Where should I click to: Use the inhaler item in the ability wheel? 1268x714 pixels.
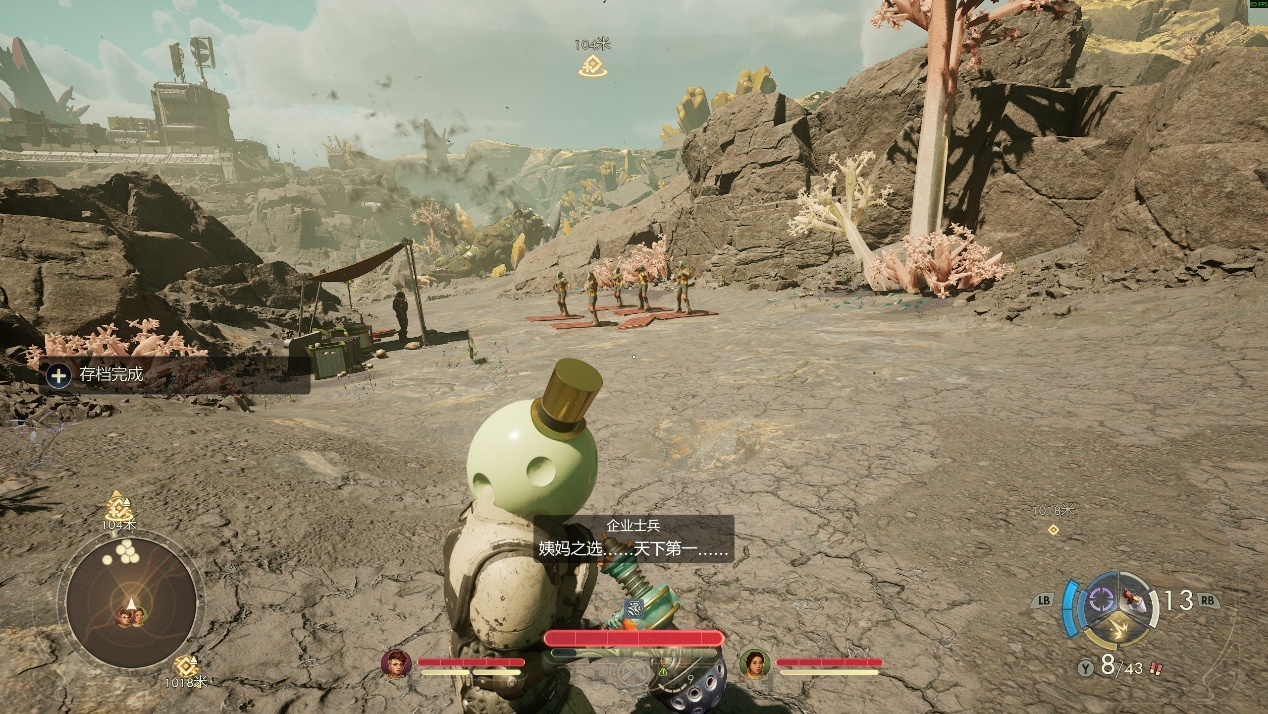(x=1133, y=598)
